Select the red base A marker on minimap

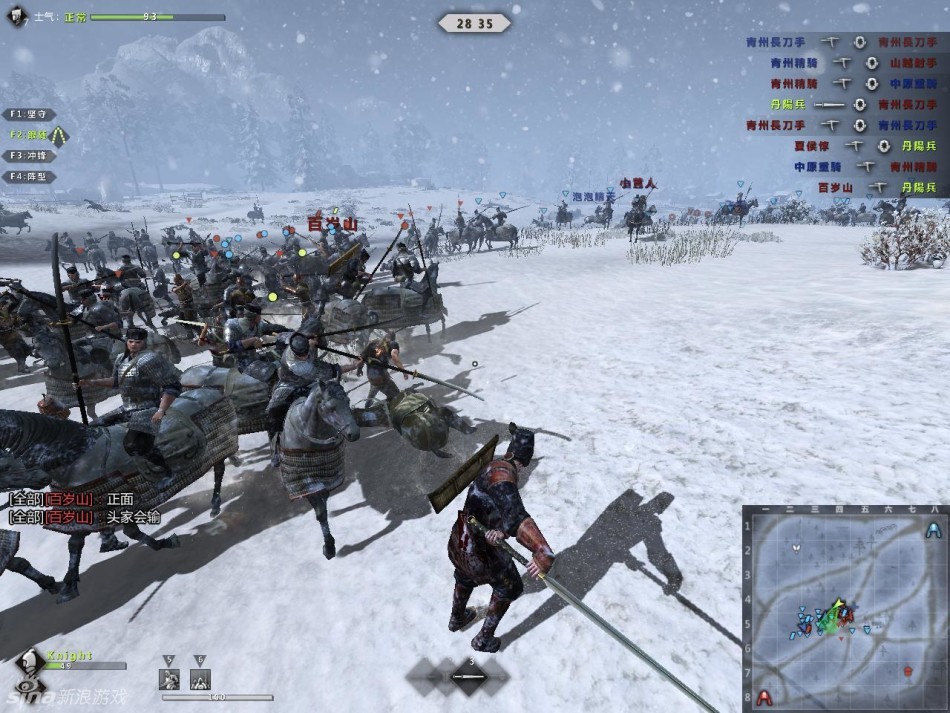pos(765,696)
